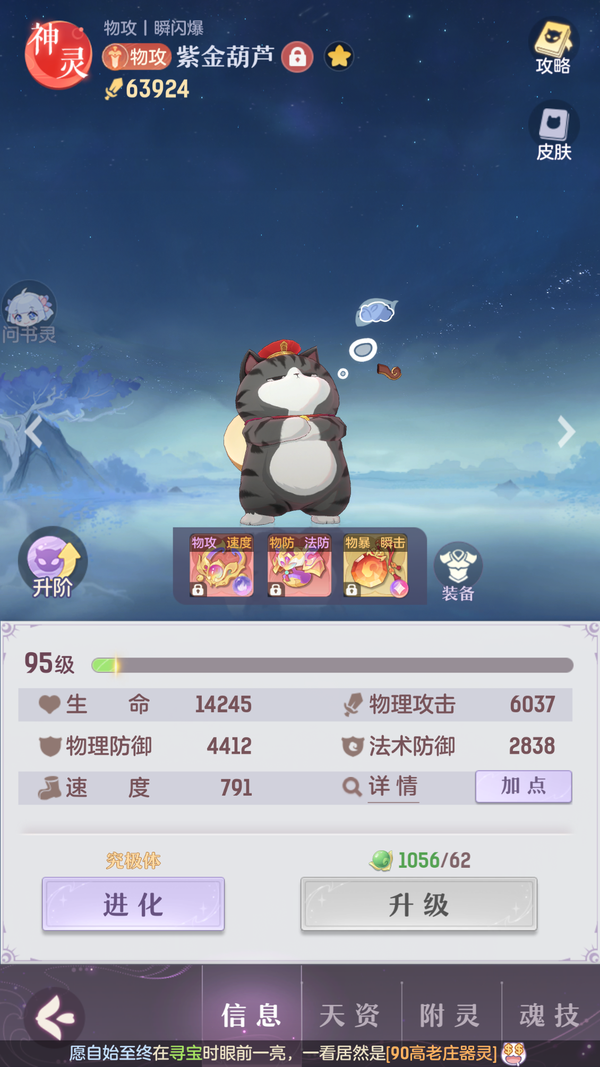Open the 皮肤 skin menu
The height and width of the screenshot is (1067, 600).
[x=552, y=132]
